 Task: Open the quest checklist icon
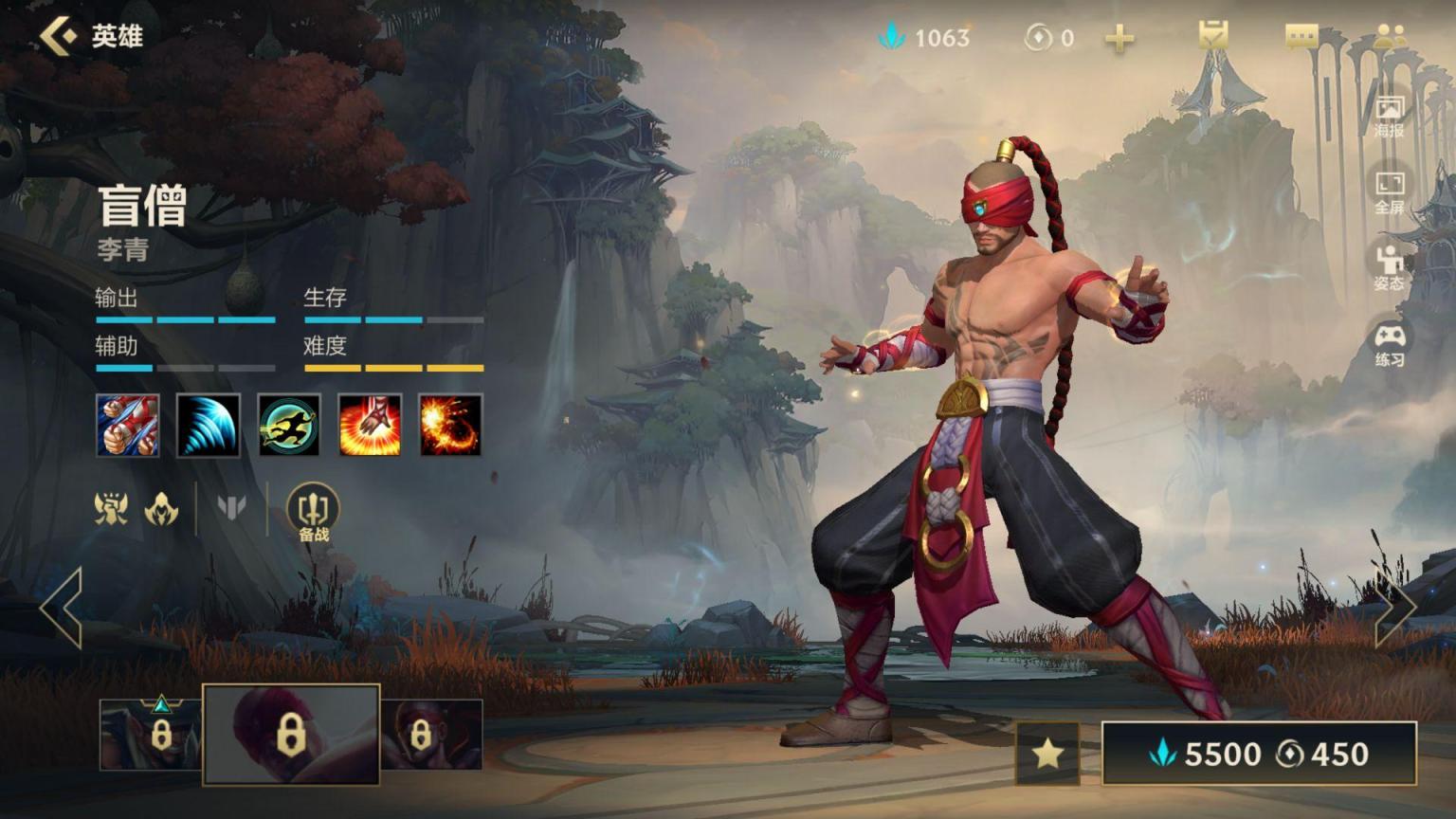coord(1212,36)
